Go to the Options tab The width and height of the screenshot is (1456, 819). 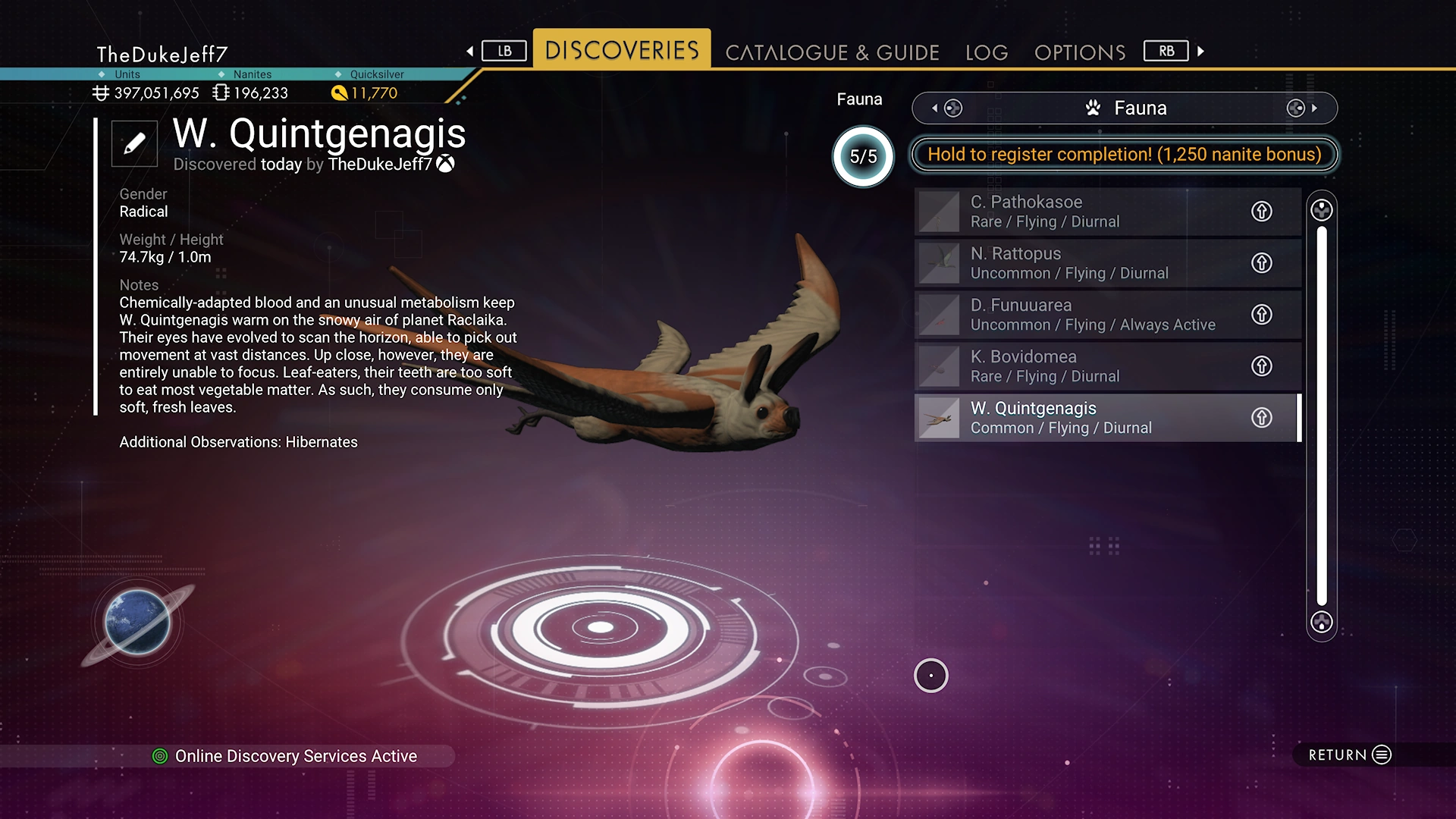(1080, 52)
